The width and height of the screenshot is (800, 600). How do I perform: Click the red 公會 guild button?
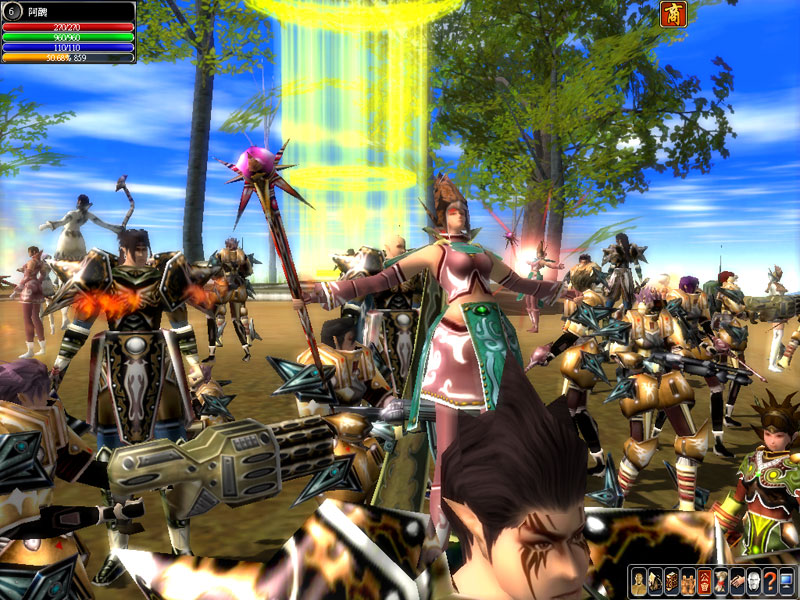704,581
